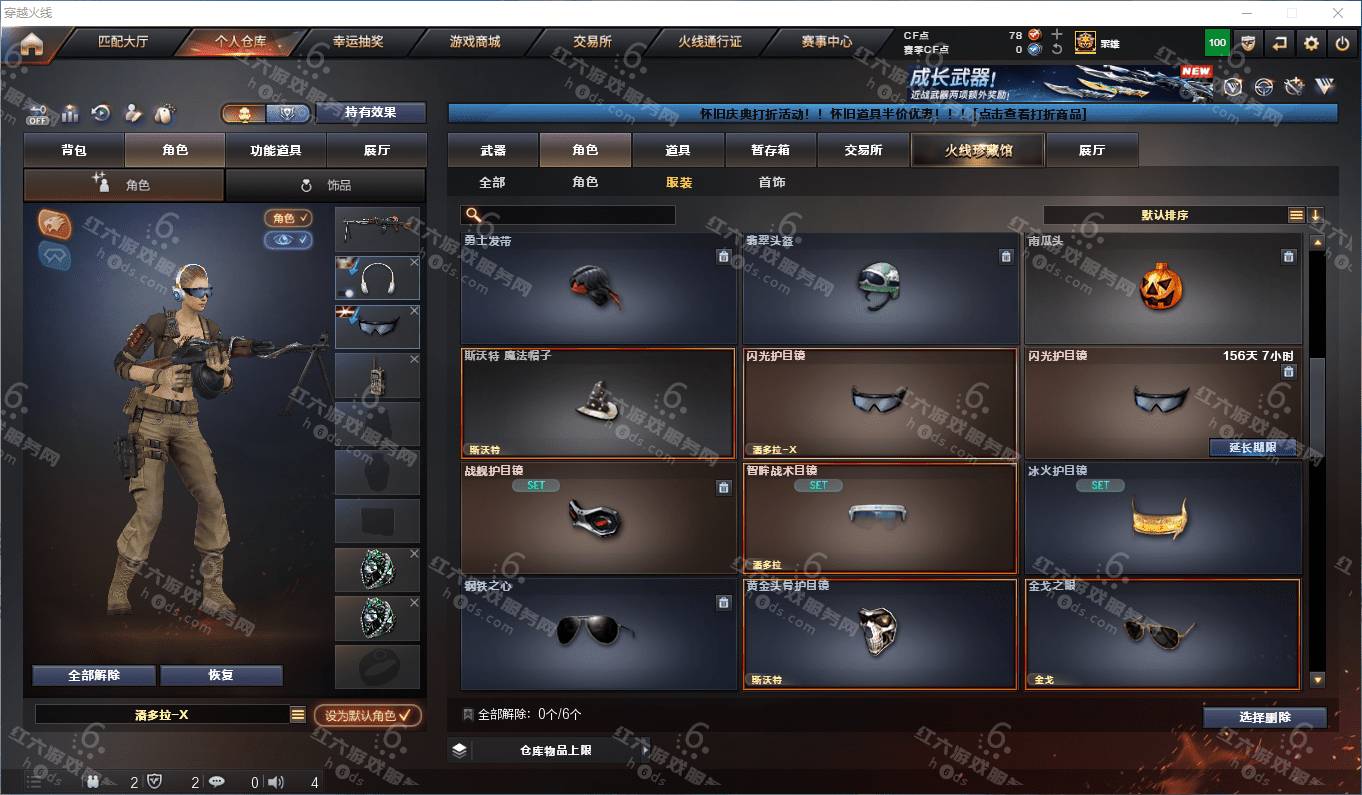Switch to the 背包 backpack tab
Viewport: 1362px width, 795px height.
[74, 150]
